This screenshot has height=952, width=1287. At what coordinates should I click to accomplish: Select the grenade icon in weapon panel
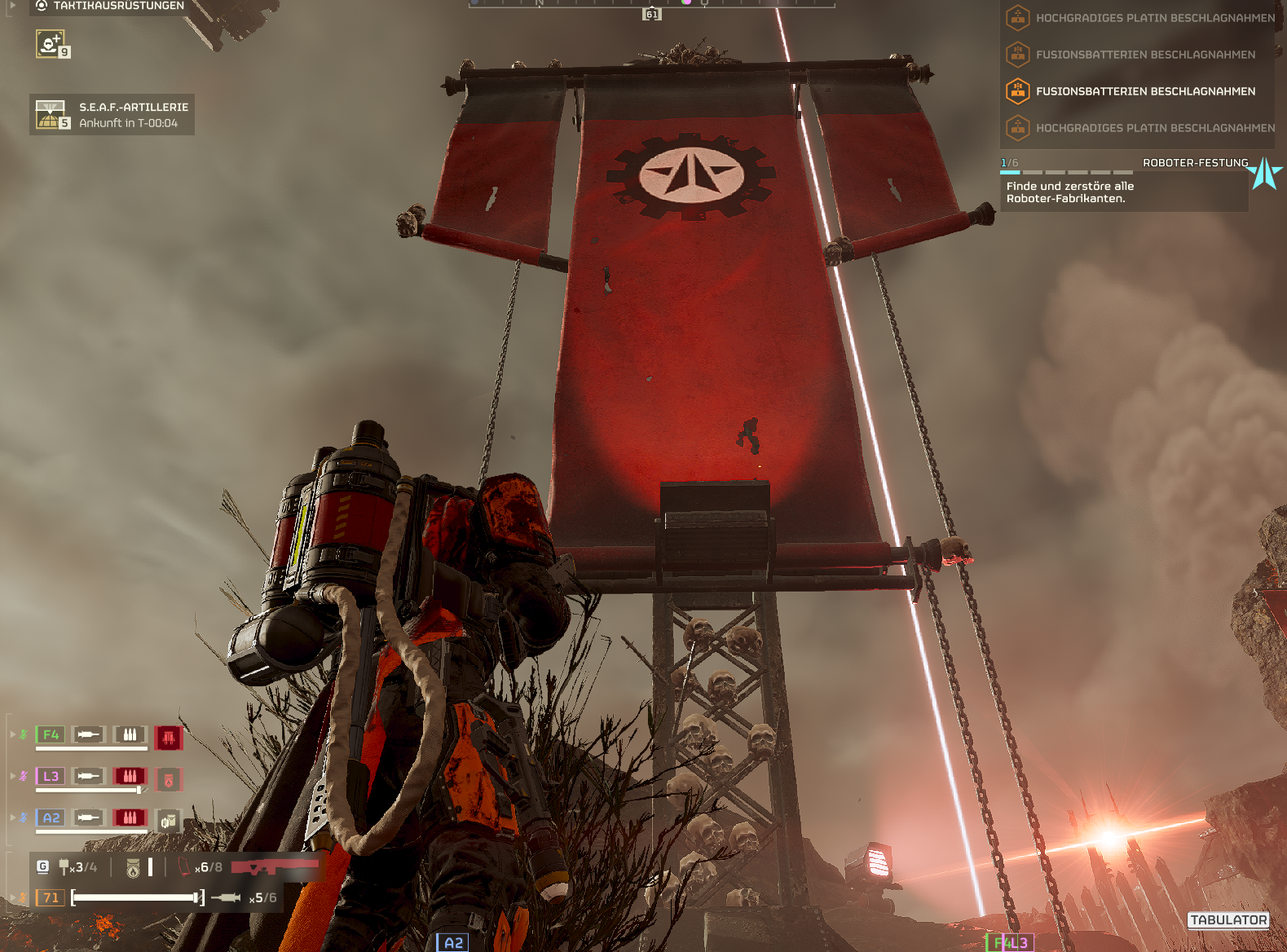64,867
